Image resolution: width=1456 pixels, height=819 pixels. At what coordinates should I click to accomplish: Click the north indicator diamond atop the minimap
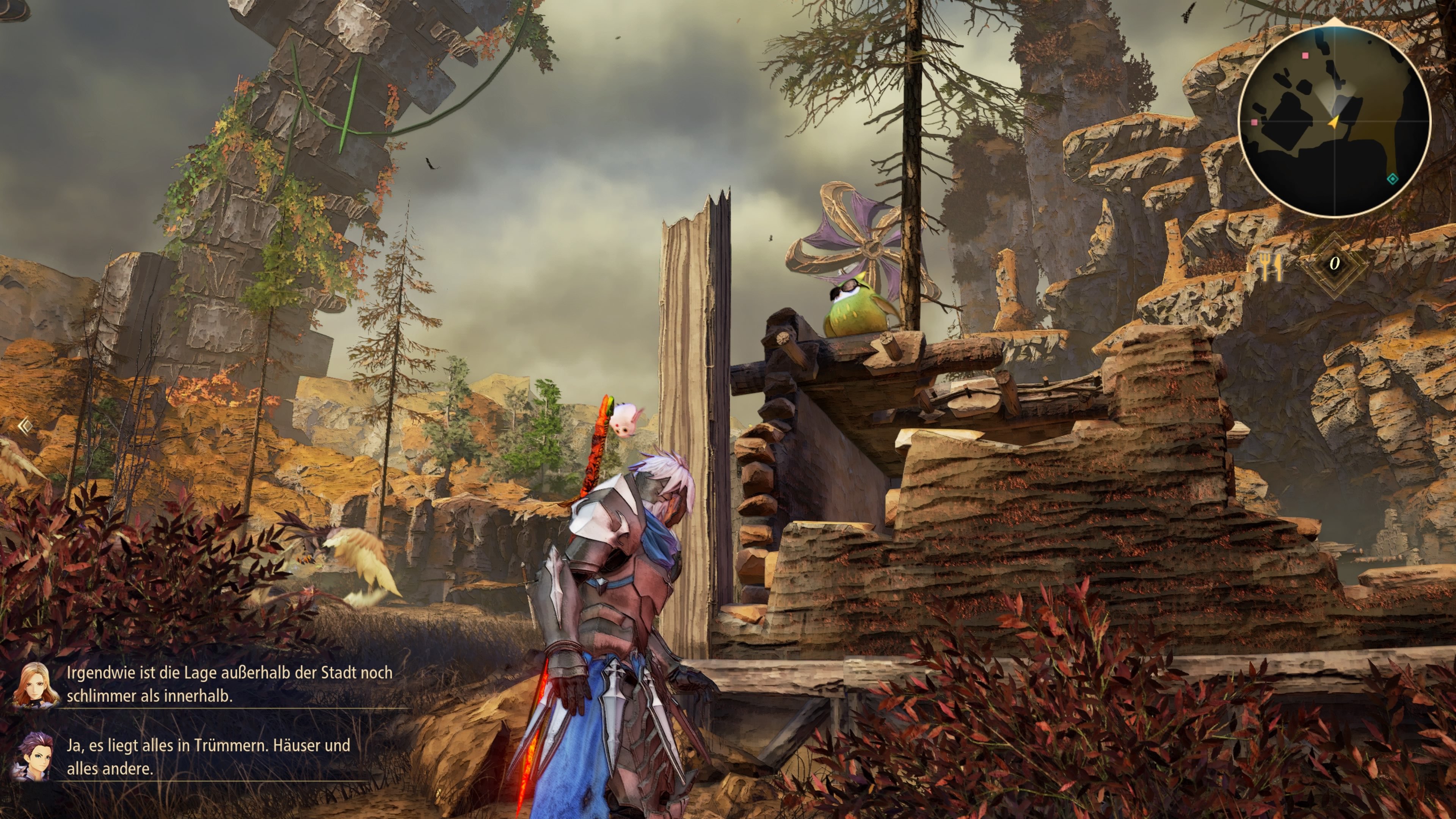coord(1335,22)
